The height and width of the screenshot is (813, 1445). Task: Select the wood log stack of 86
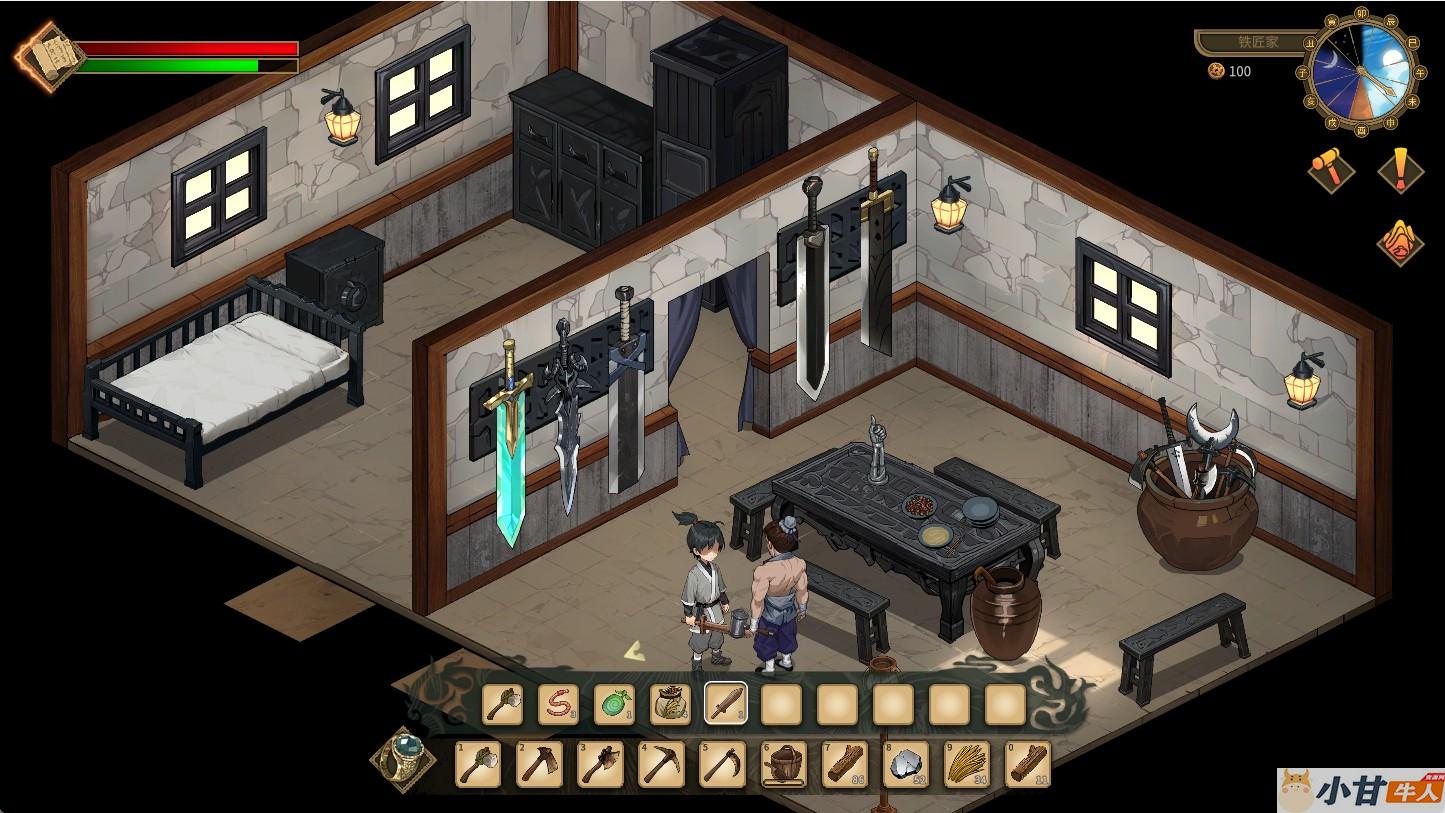click(x=844, y=765)
